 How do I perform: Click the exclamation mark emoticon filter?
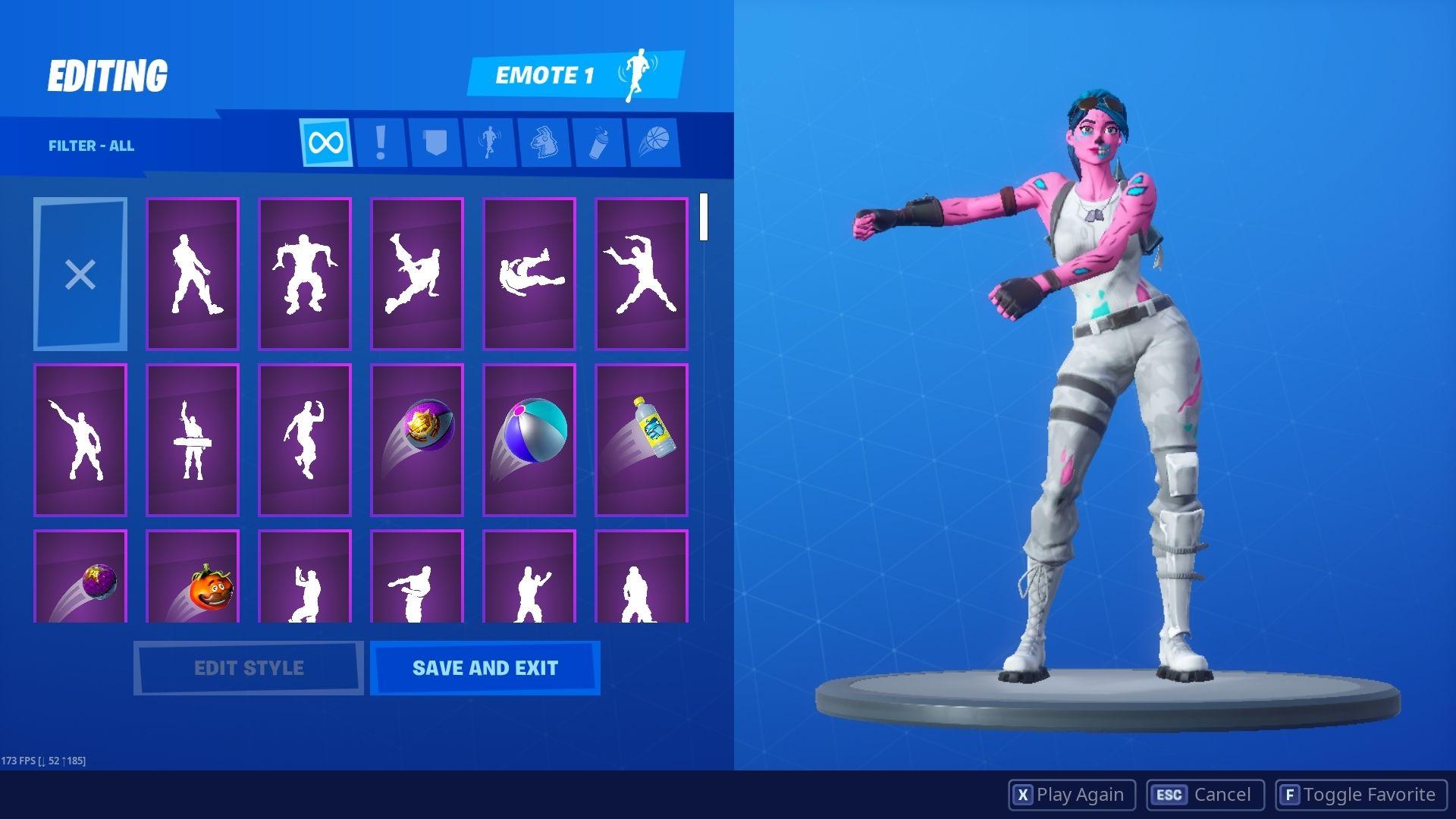380,140
